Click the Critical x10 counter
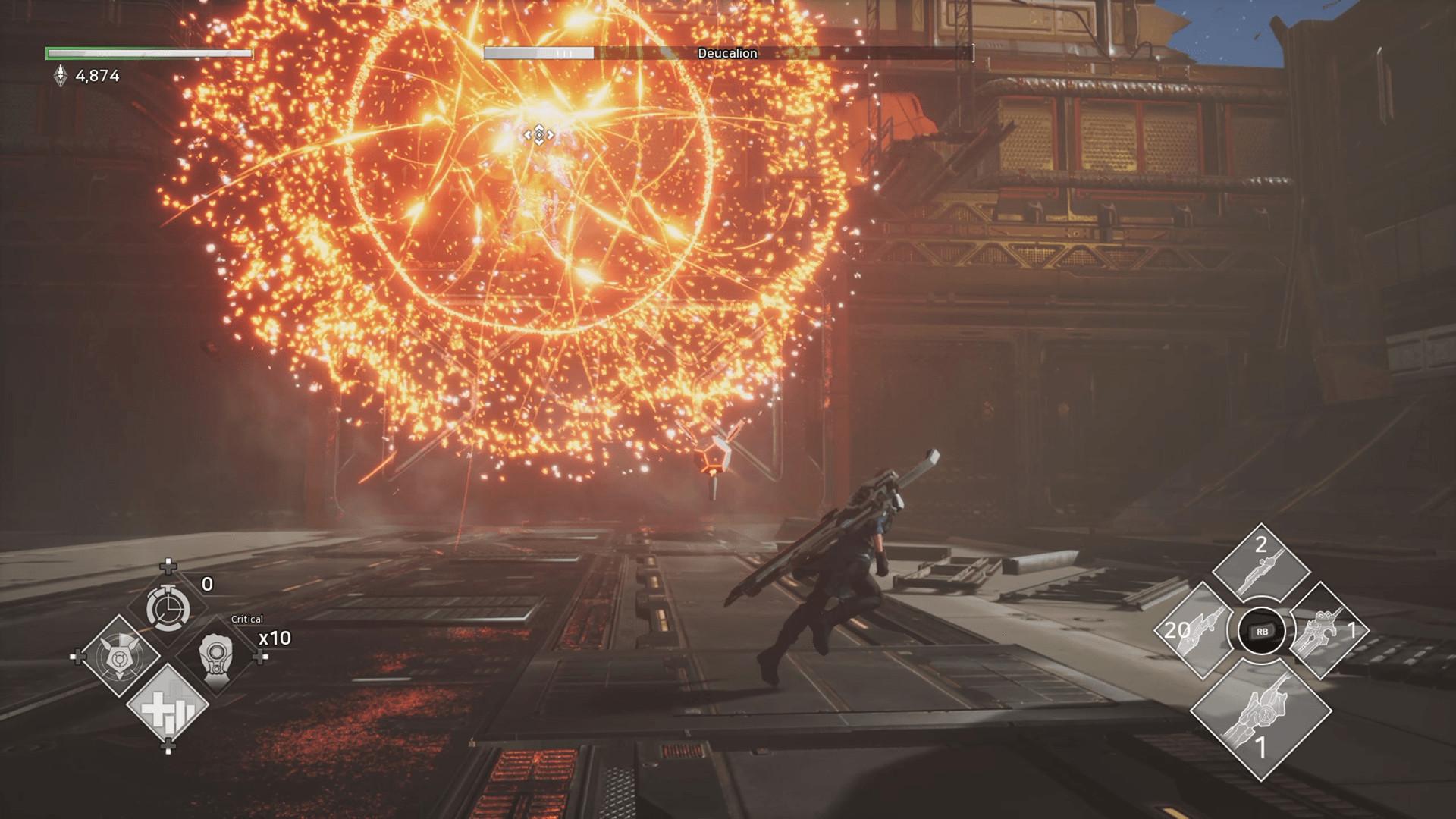Image resolution: width=1456 pixels, height=819 pixels. point(273,639)
